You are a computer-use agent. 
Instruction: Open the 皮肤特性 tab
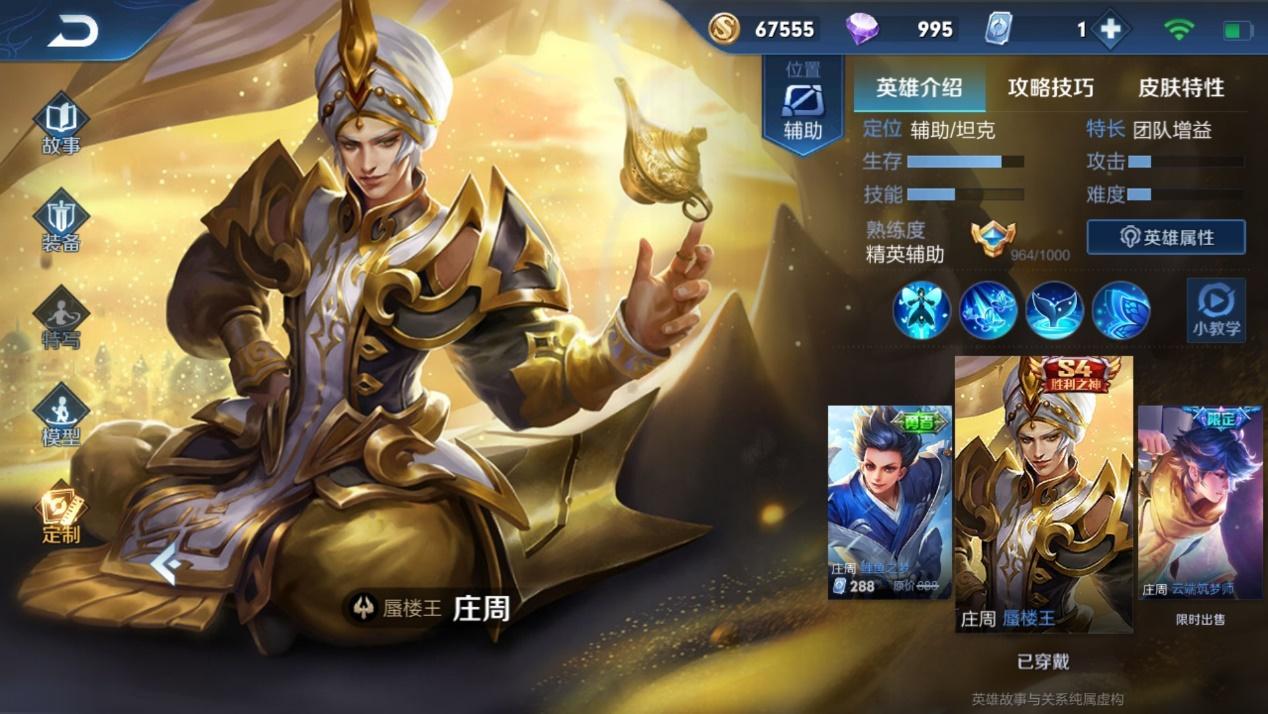tap(1181, 88)
